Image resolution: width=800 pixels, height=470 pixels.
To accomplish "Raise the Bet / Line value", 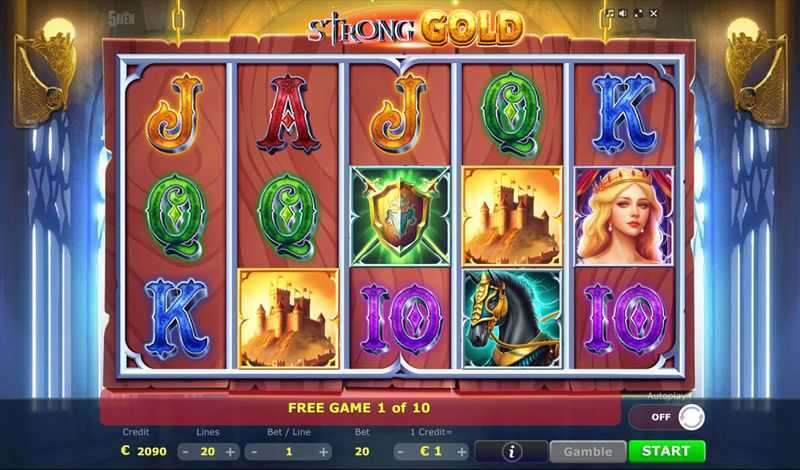I will 328,452.
